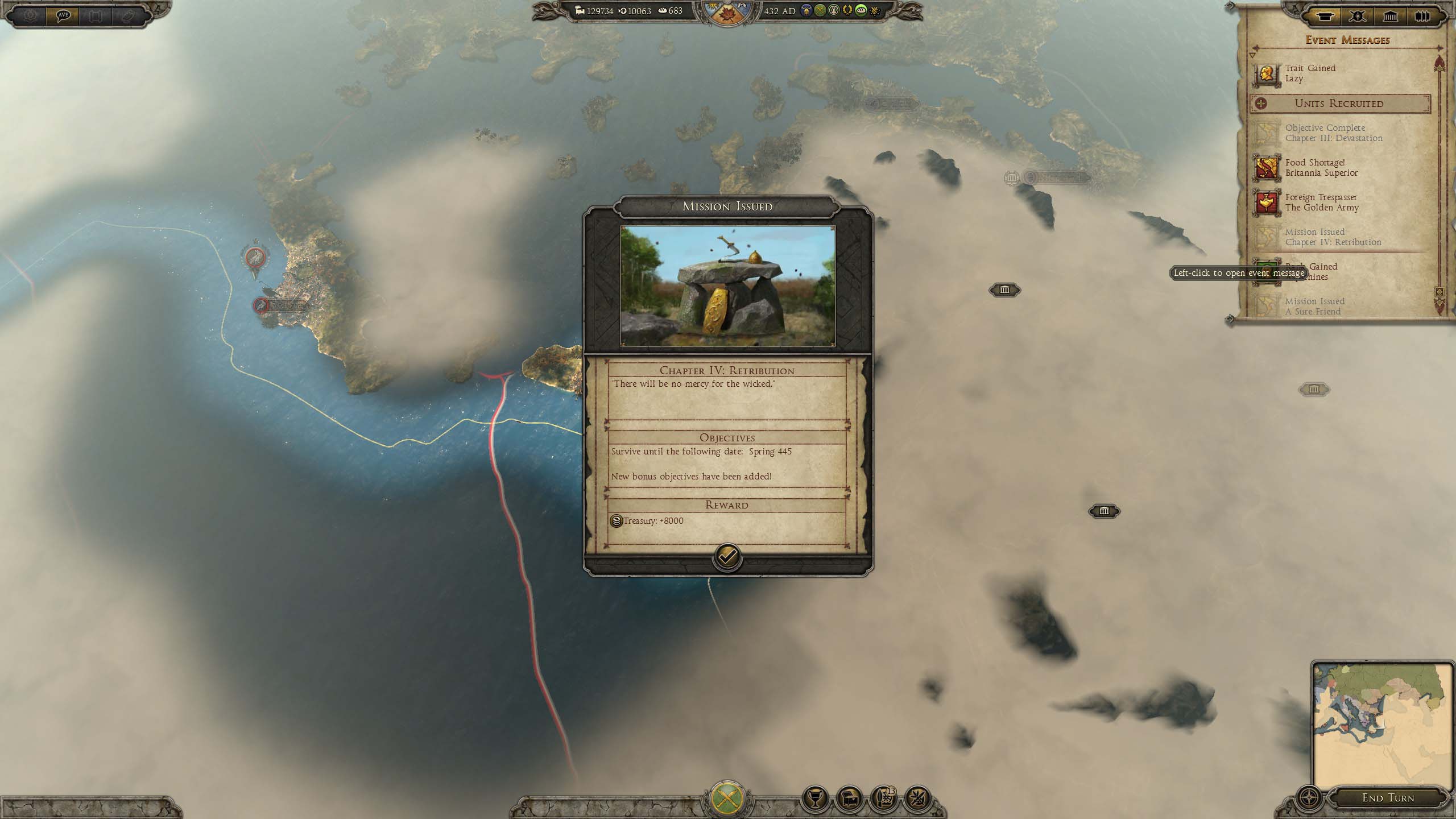Open the Objective Complete Chapter III message
Viewport: 1456px width, 819px height.
coord(1333,133)
